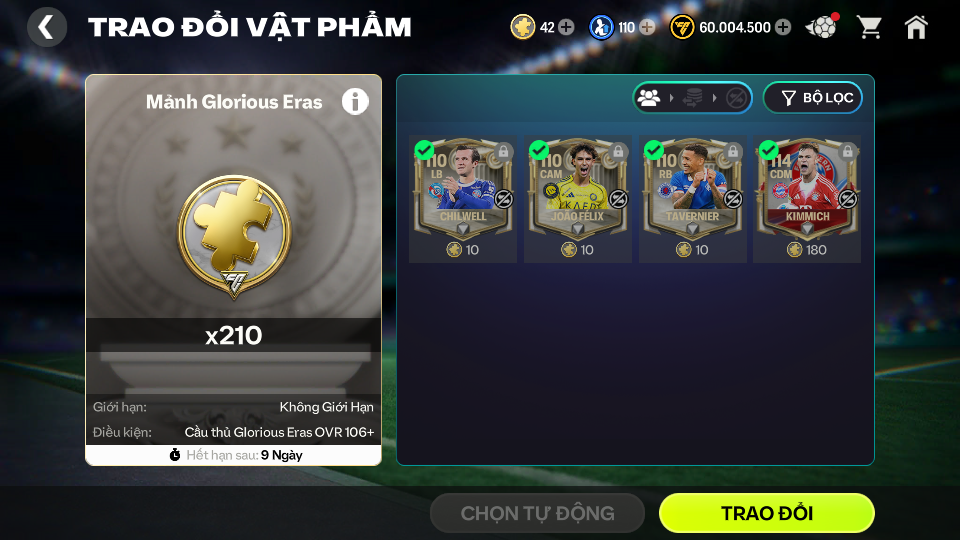The height and width of the screenshot is (540, 960).
Task: Click the CHỌN TỰ ĐỘNG auto-select button
Action: point(537,513)
